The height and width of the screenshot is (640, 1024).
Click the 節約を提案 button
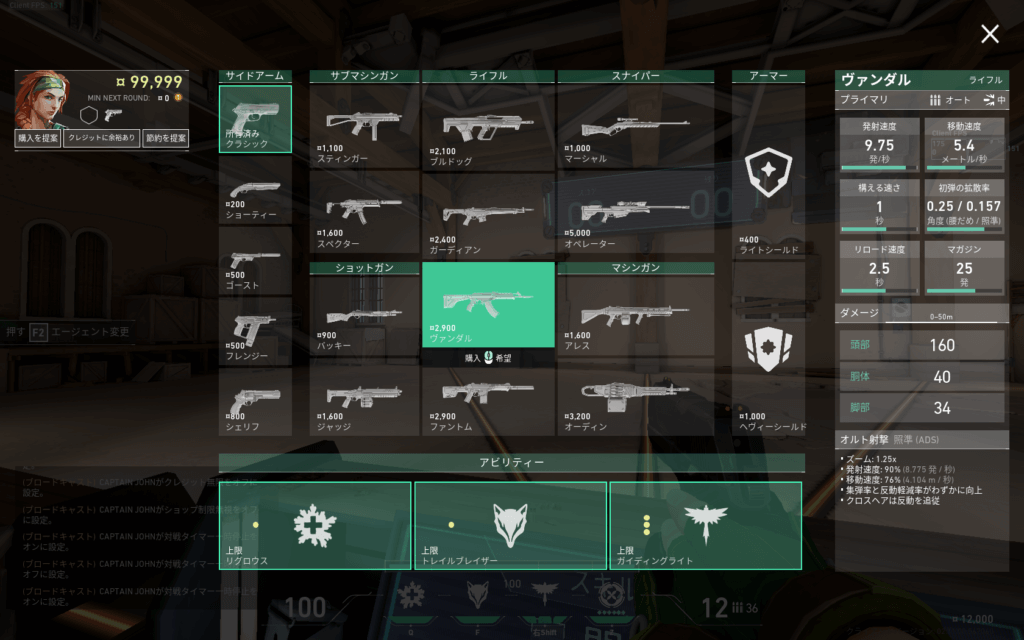(165, 139)
